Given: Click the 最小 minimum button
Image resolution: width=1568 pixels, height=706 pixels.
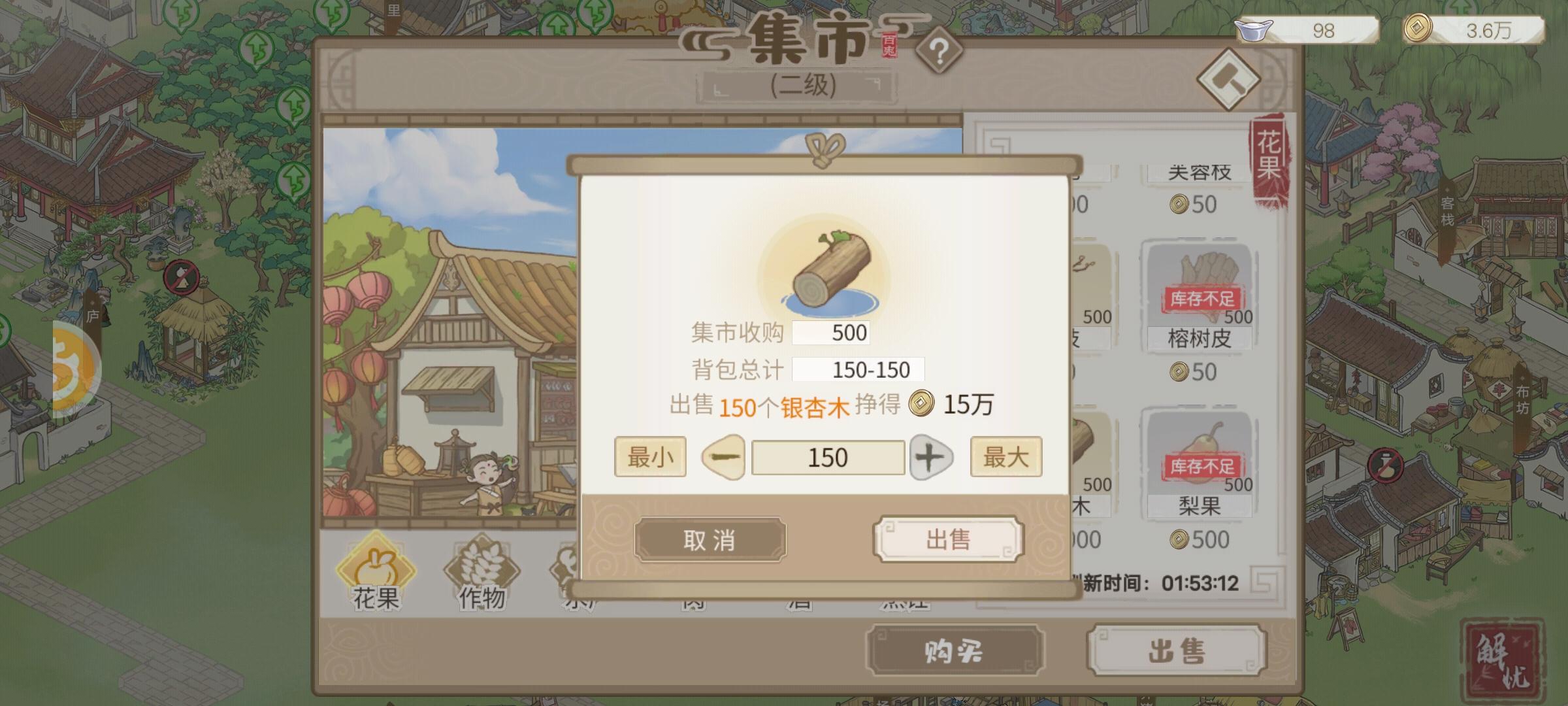Looking at the screenshot, I should coord(651,457).
